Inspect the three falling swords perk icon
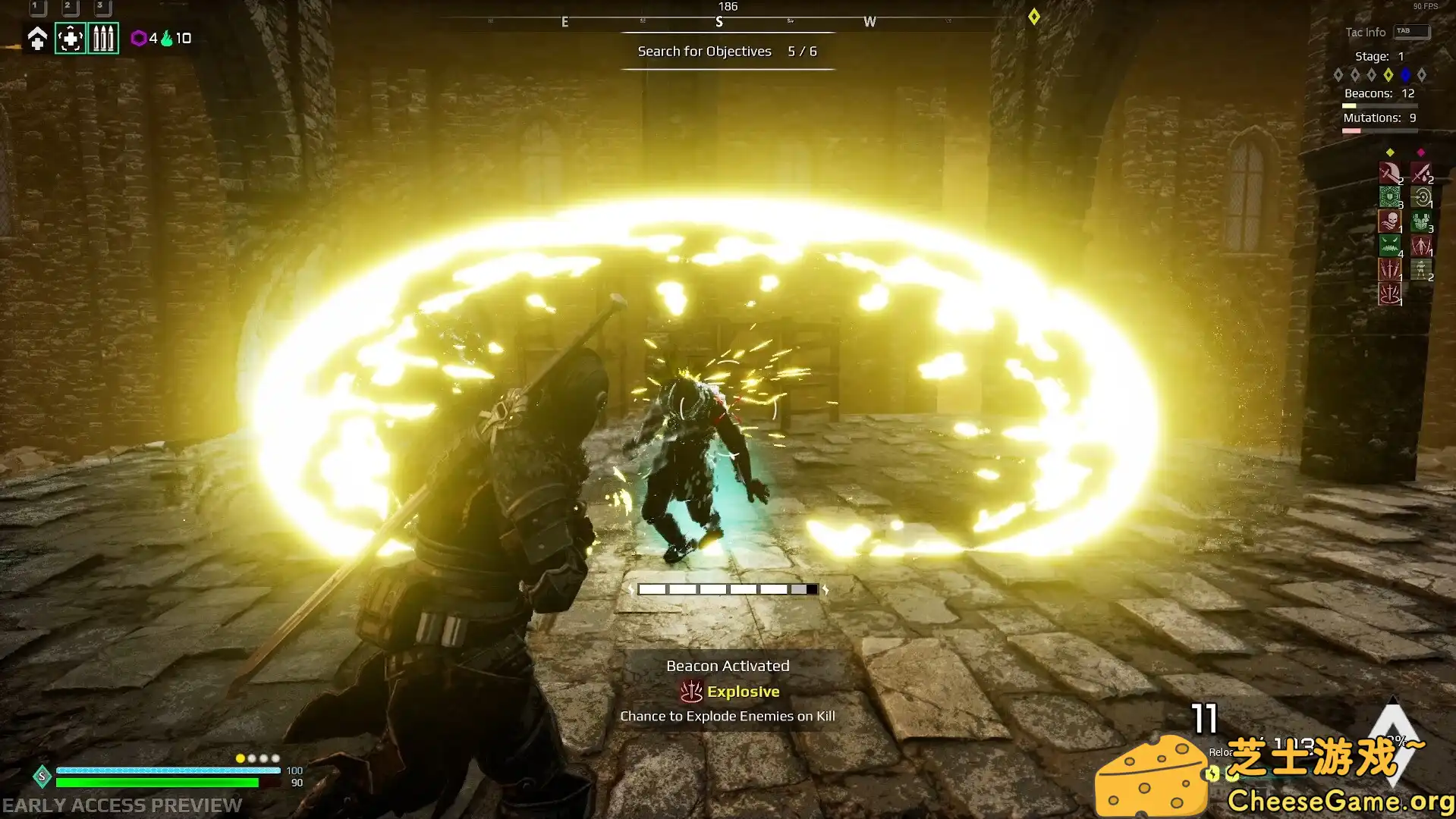 click(x=1389, y=269)
